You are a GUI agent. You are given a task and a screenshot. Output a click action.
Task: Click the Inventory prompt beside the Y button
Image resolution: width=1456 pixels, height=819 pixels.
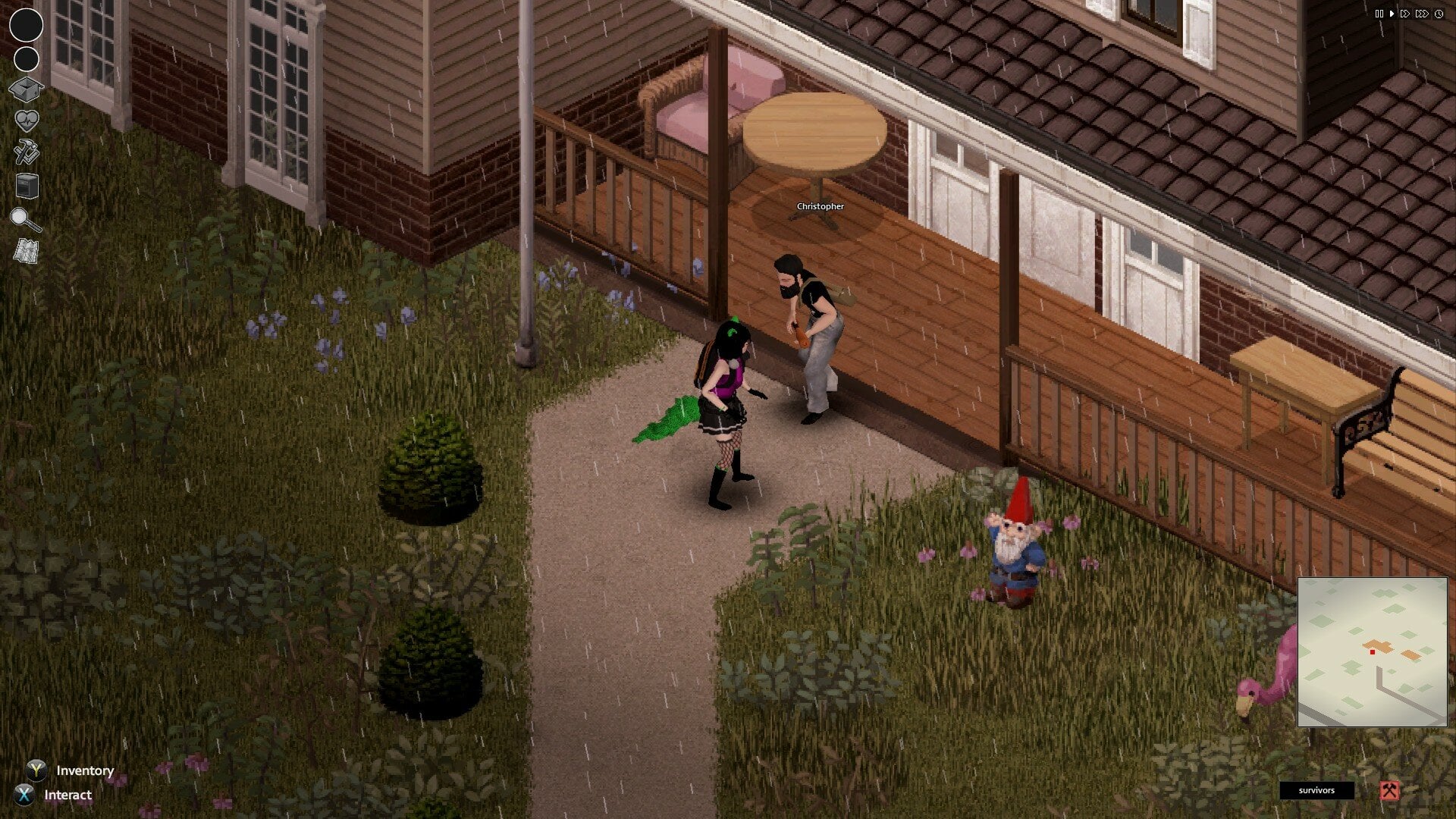point(84,770)
